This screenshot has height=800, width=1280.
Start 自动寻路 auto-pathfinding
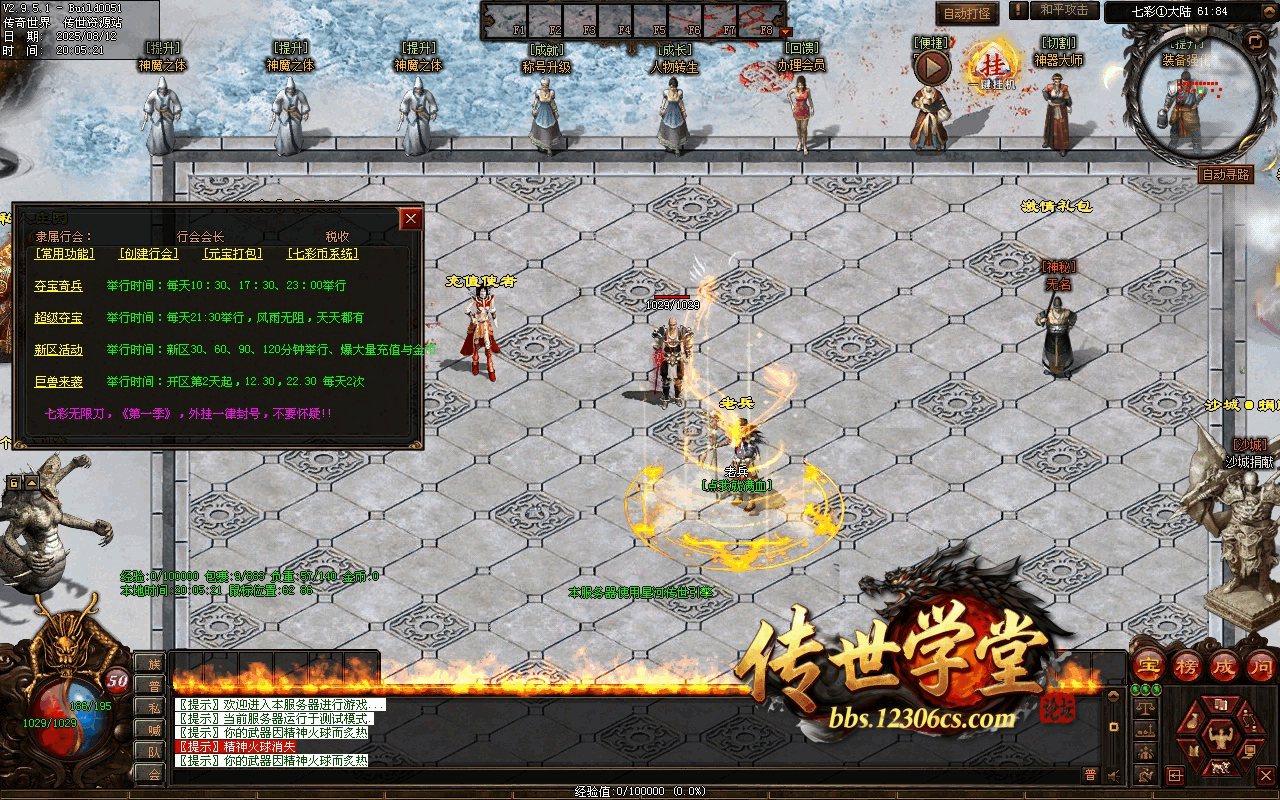(1225, 174)
